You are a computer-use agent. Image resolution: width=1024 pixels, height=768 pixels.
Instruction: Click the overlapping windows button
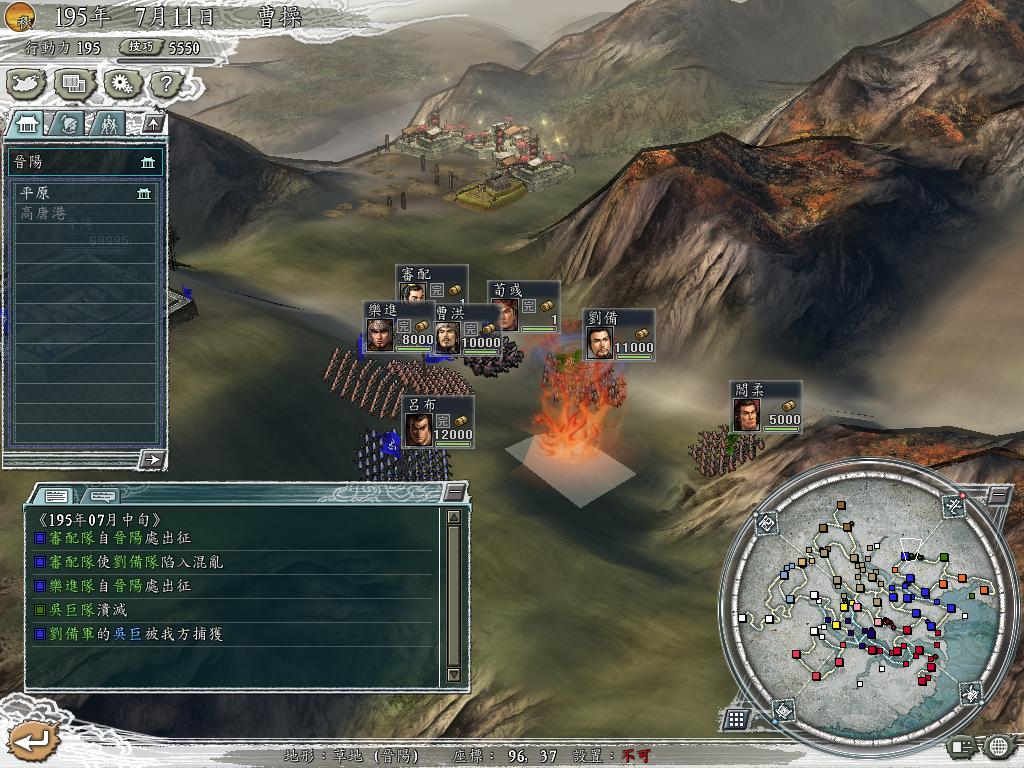pos(74,83)
